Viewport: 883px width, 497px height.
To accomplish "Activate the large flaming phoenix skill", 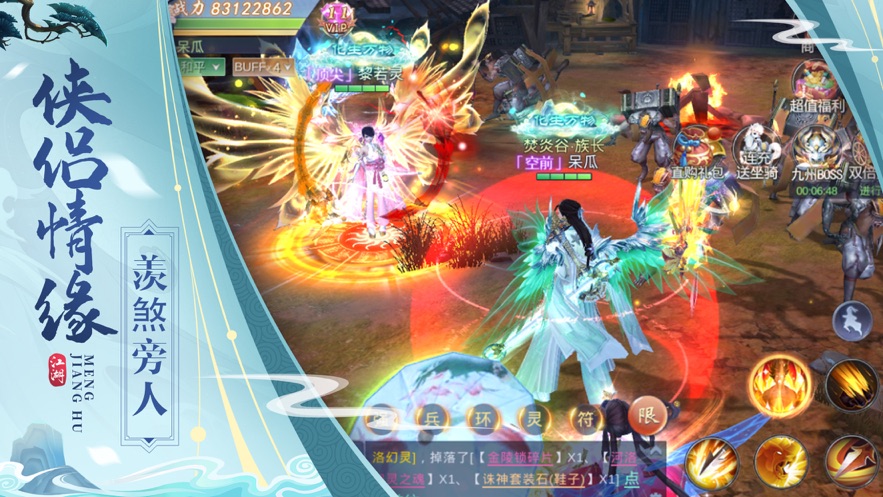I will [x=781, y=385].
